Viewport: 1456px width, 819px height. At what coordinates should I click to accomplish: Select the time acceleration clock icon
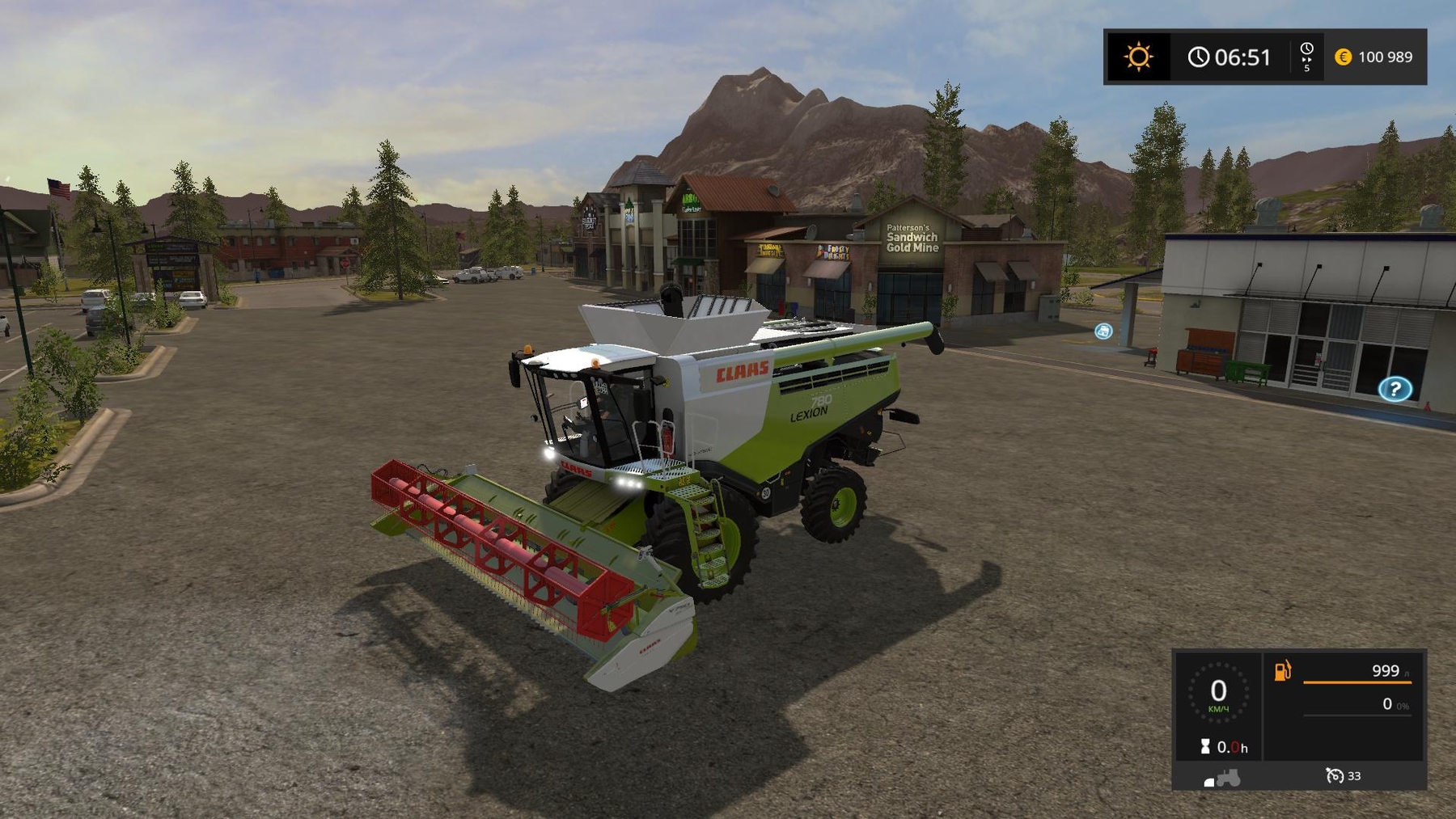coord(1306,50)
